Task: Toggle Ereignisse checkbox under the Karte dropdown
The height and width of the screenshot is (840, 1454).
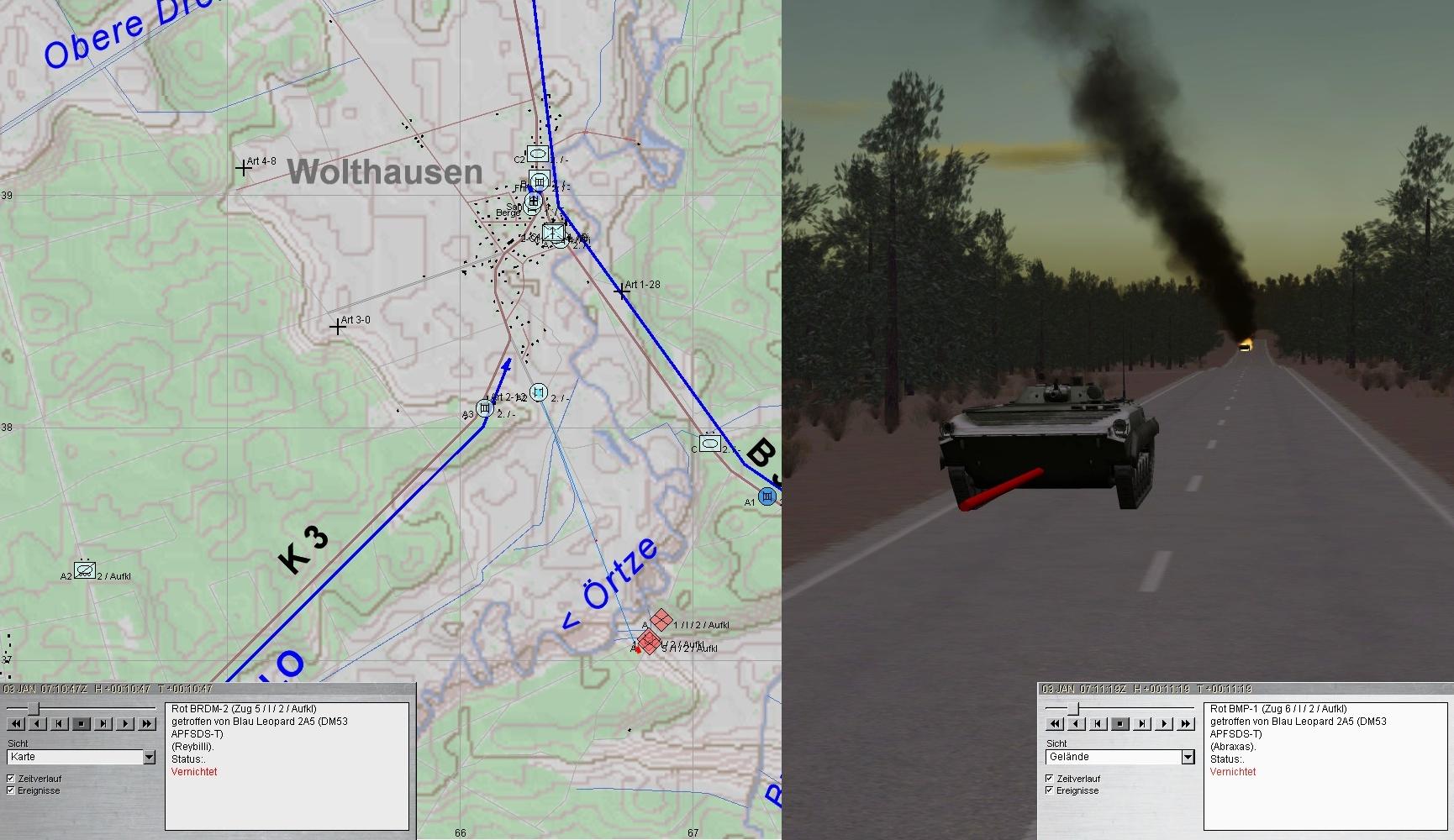Action: click(11, 790)
